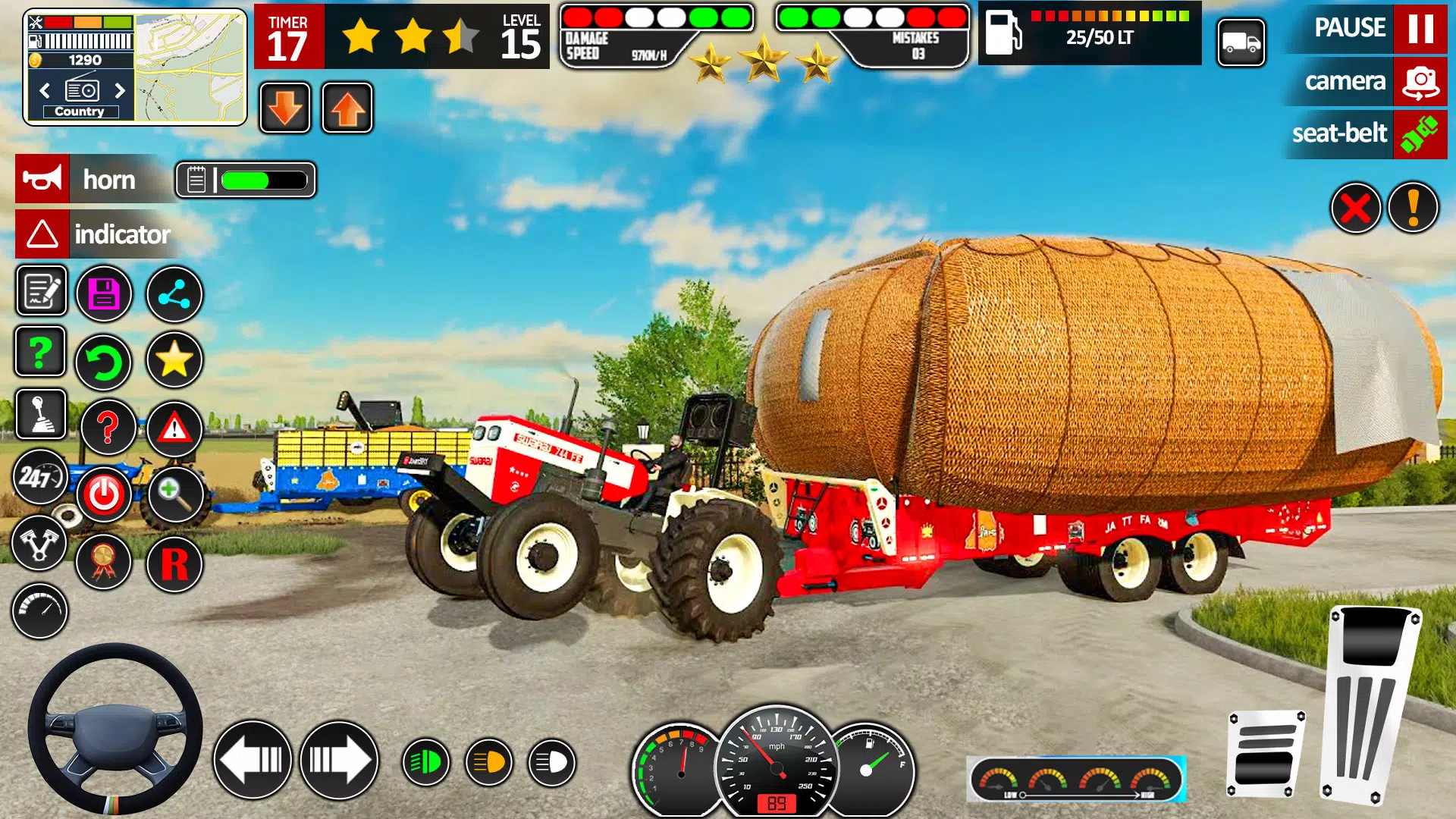Shift down with the orange down arrow
1456x819 pixels.
(284, 106)
